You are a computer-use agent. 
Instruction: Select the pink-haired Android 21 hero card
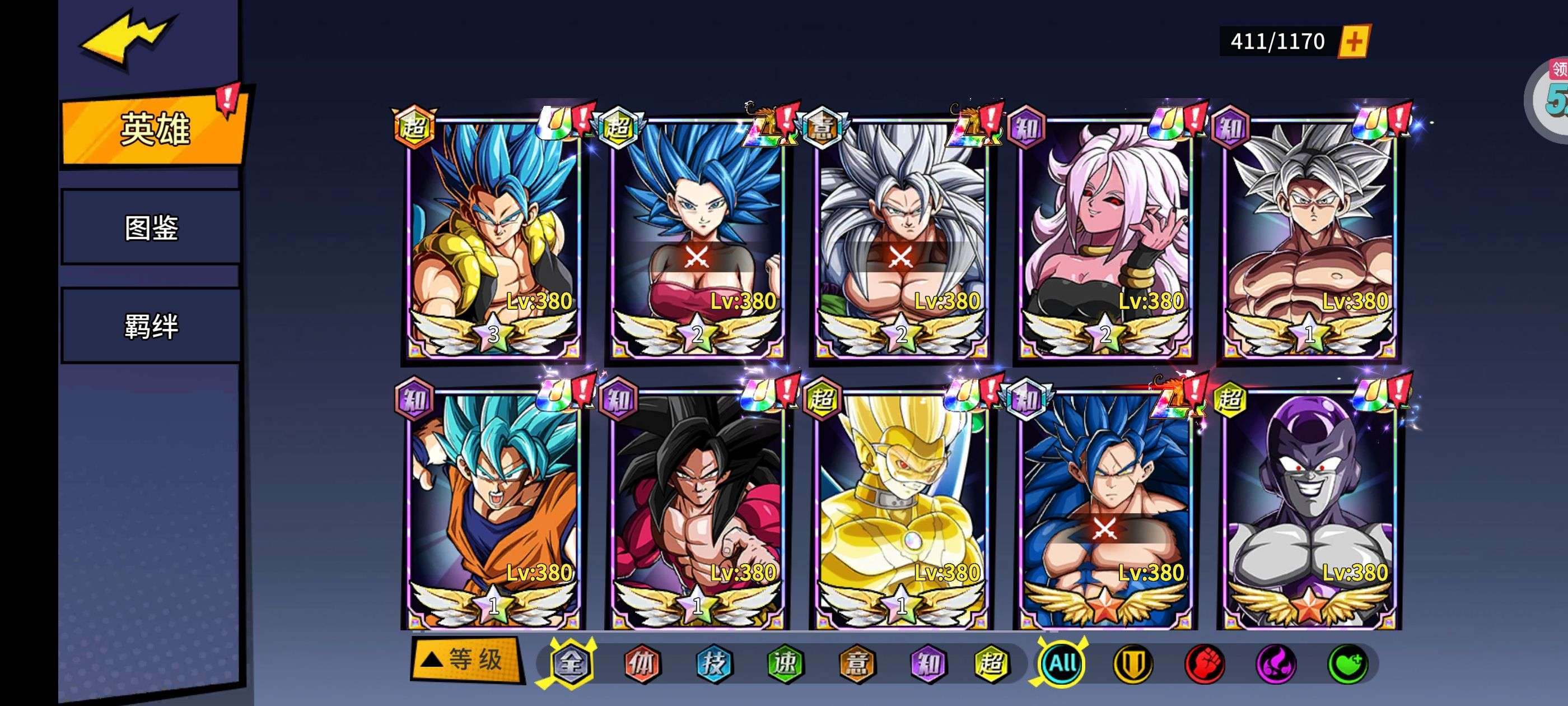(x=1105, y=238)
